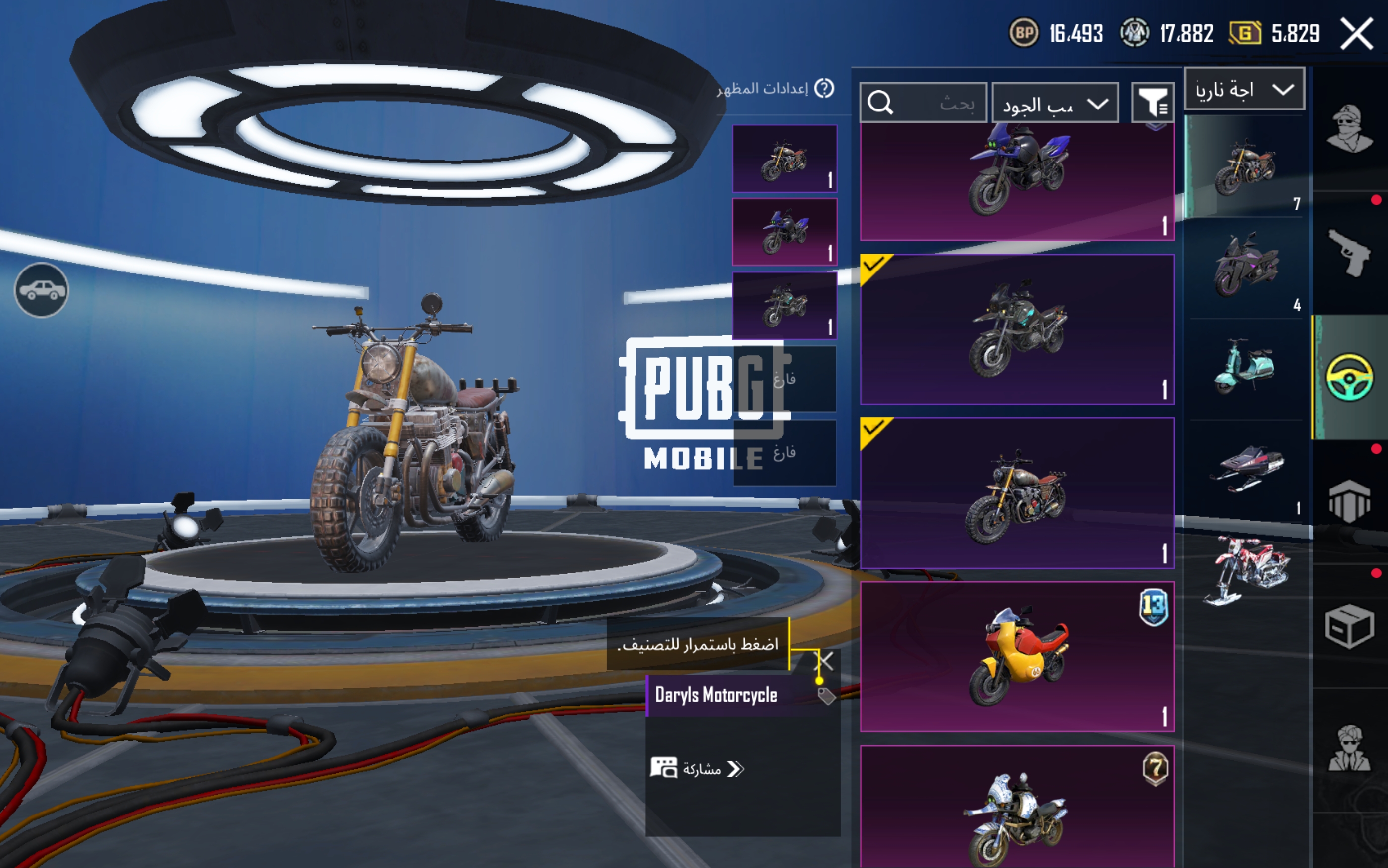Click the search field with magnifier icon
Image resolution: width=1388 pixels, height=868 pixels.
tap(923, 104)
